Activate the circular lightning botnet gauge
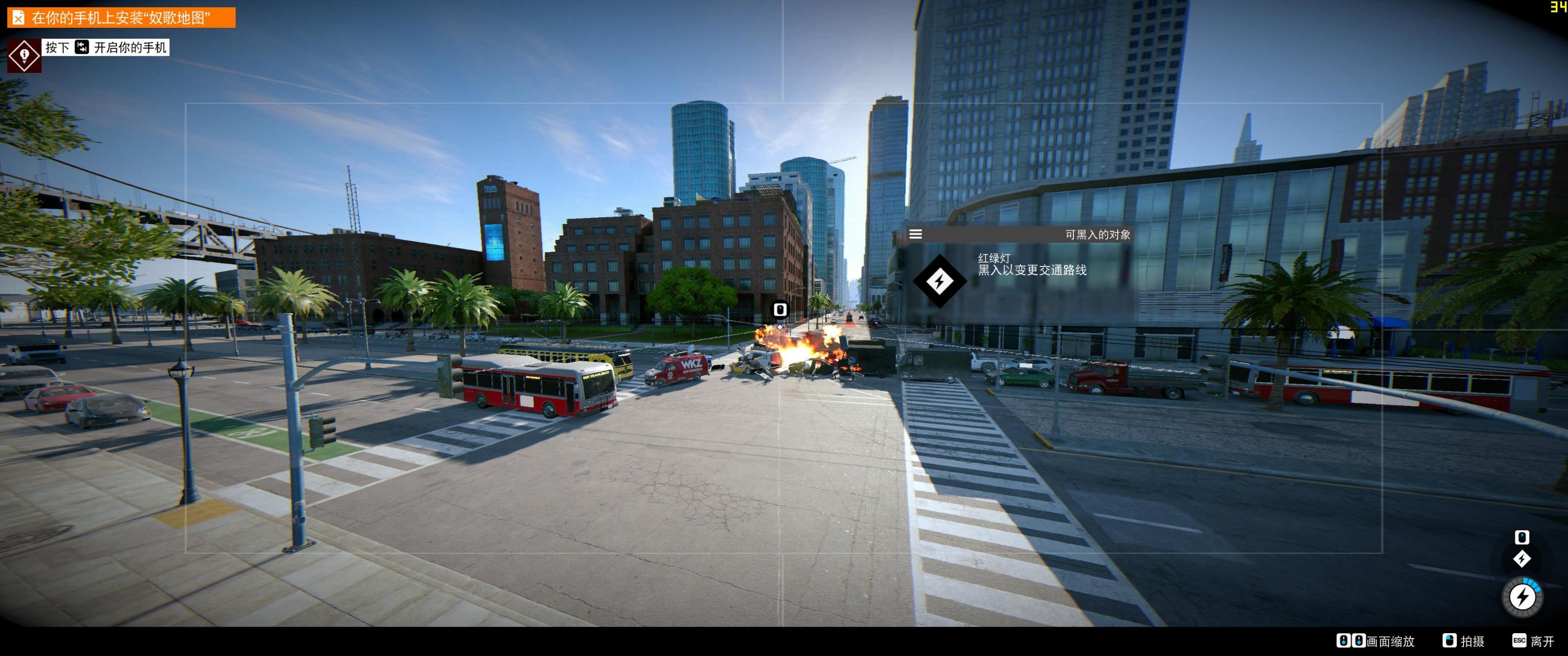The image size is (1568, 656). pos(1522,597)
